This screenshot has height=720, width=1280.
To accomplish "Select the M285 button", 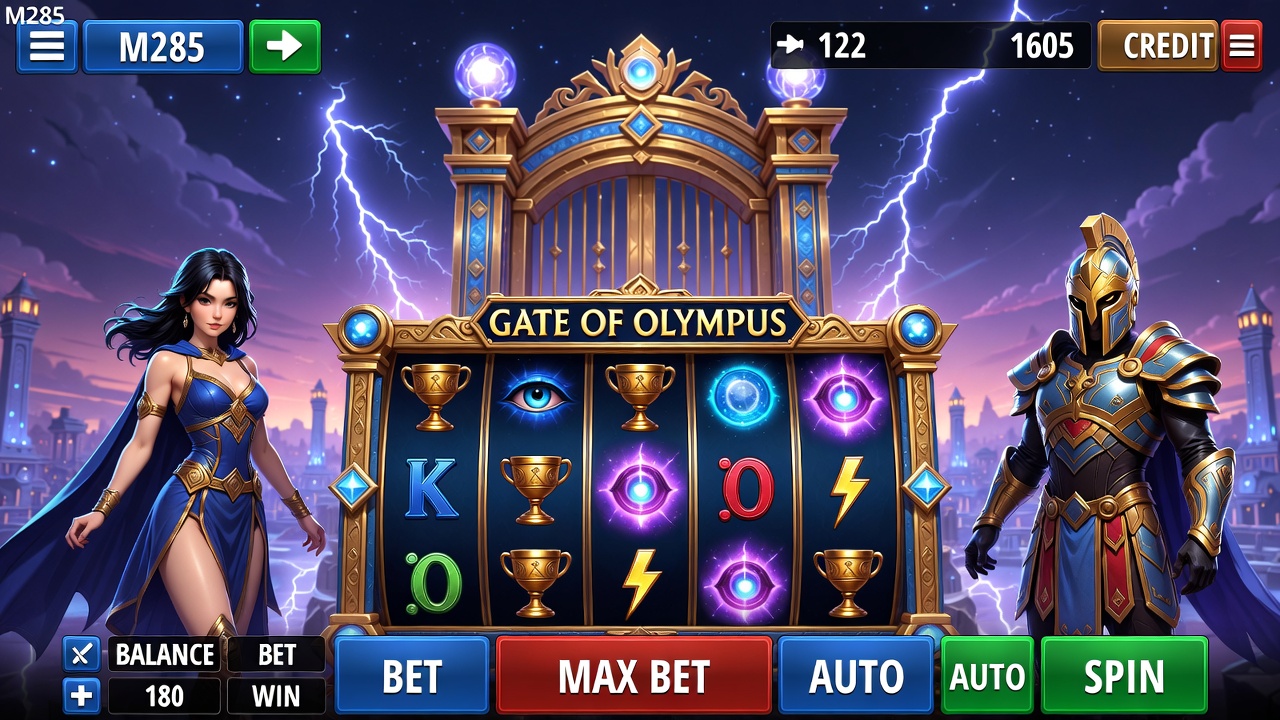I will click(162, 47).
